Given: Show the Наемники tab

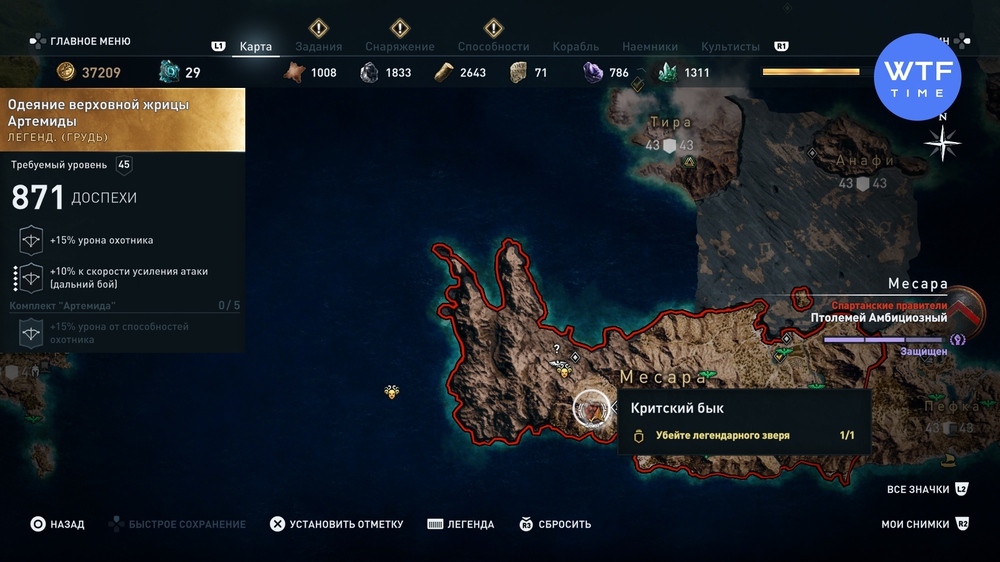Looking at the screenshot, I should coord(649,47).
